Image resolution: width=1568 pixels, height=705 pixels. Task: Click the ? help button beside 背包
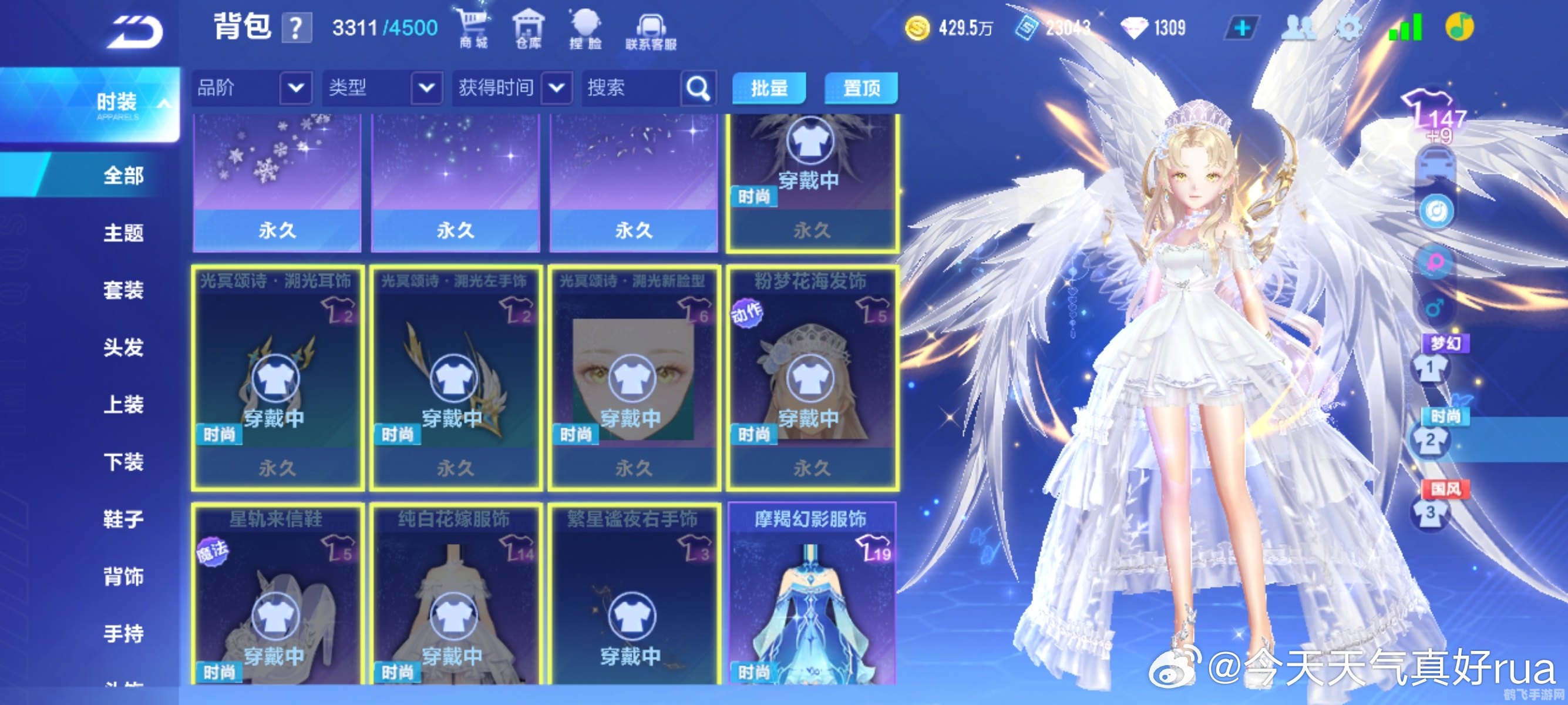[x=297, y=28]
